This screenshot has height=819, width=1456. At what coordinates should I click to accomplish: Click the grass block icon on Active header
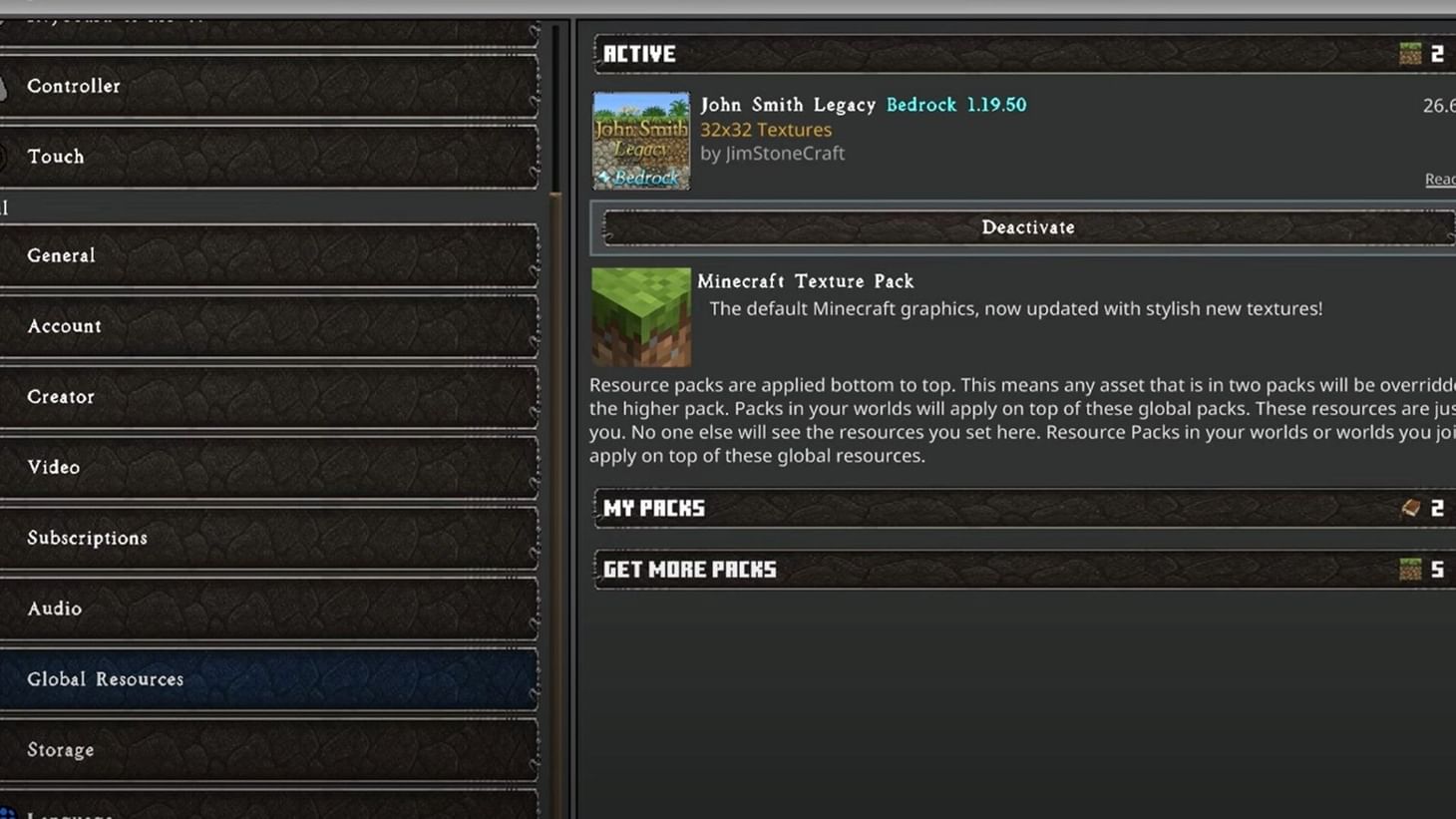1411,54
